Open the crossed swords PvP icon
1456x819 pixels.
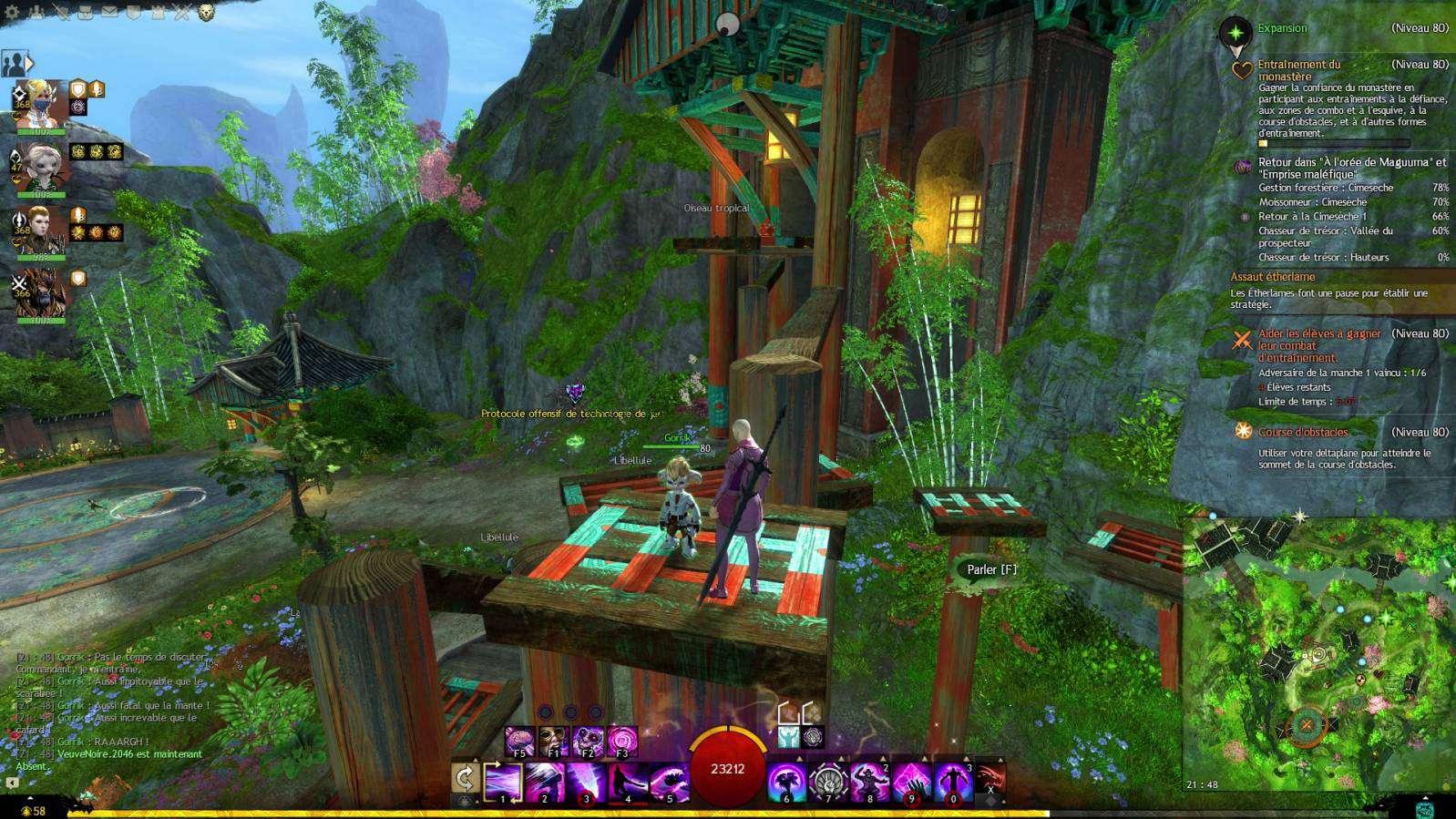182,13
